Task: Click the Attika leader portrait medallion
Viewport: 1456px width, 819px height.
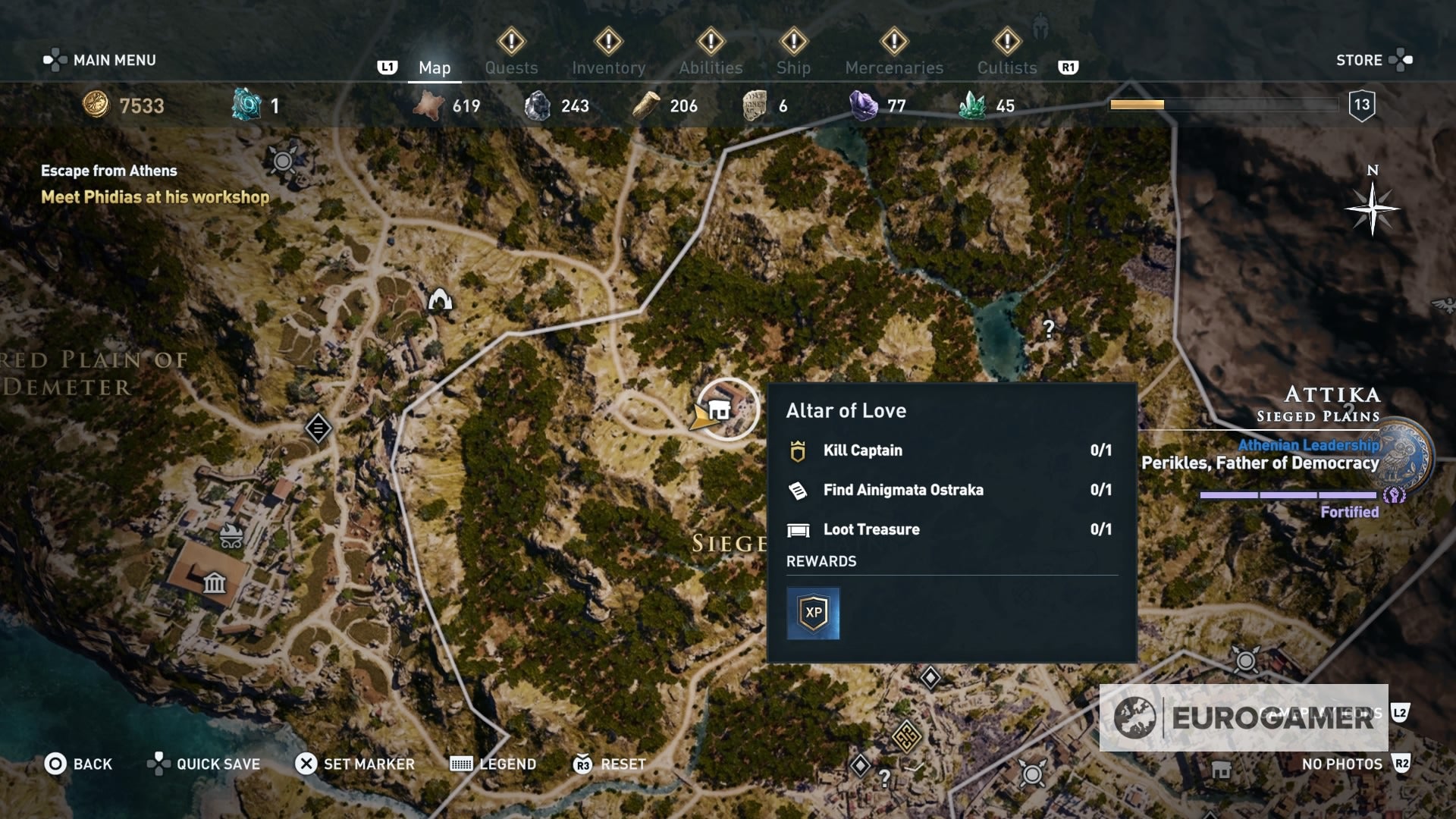Action: (1404, 455)
